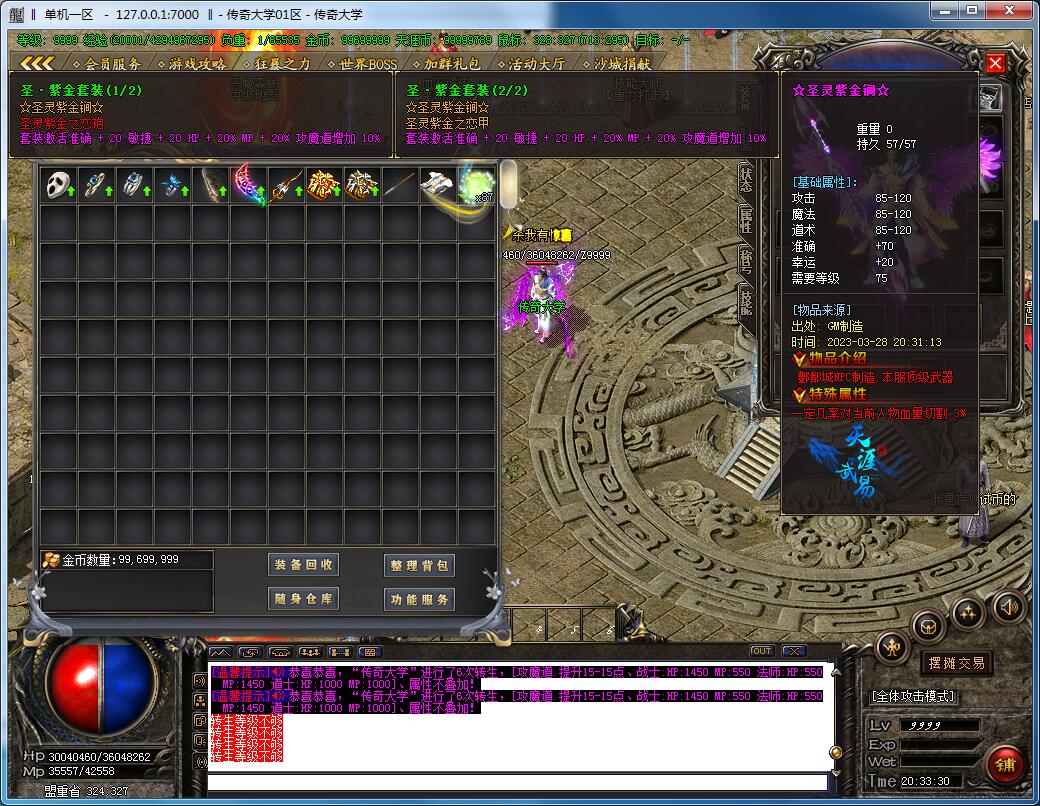Click the OUT button above the chat
This screenshot has width=1040, height=806.
tap(762, 651)
